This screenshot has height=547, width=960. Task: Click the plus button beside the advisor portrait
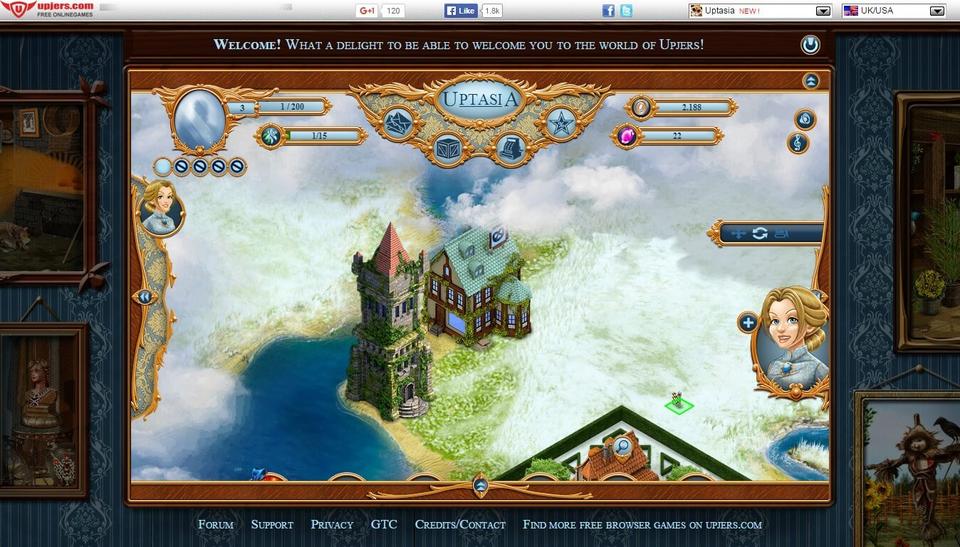747,322
